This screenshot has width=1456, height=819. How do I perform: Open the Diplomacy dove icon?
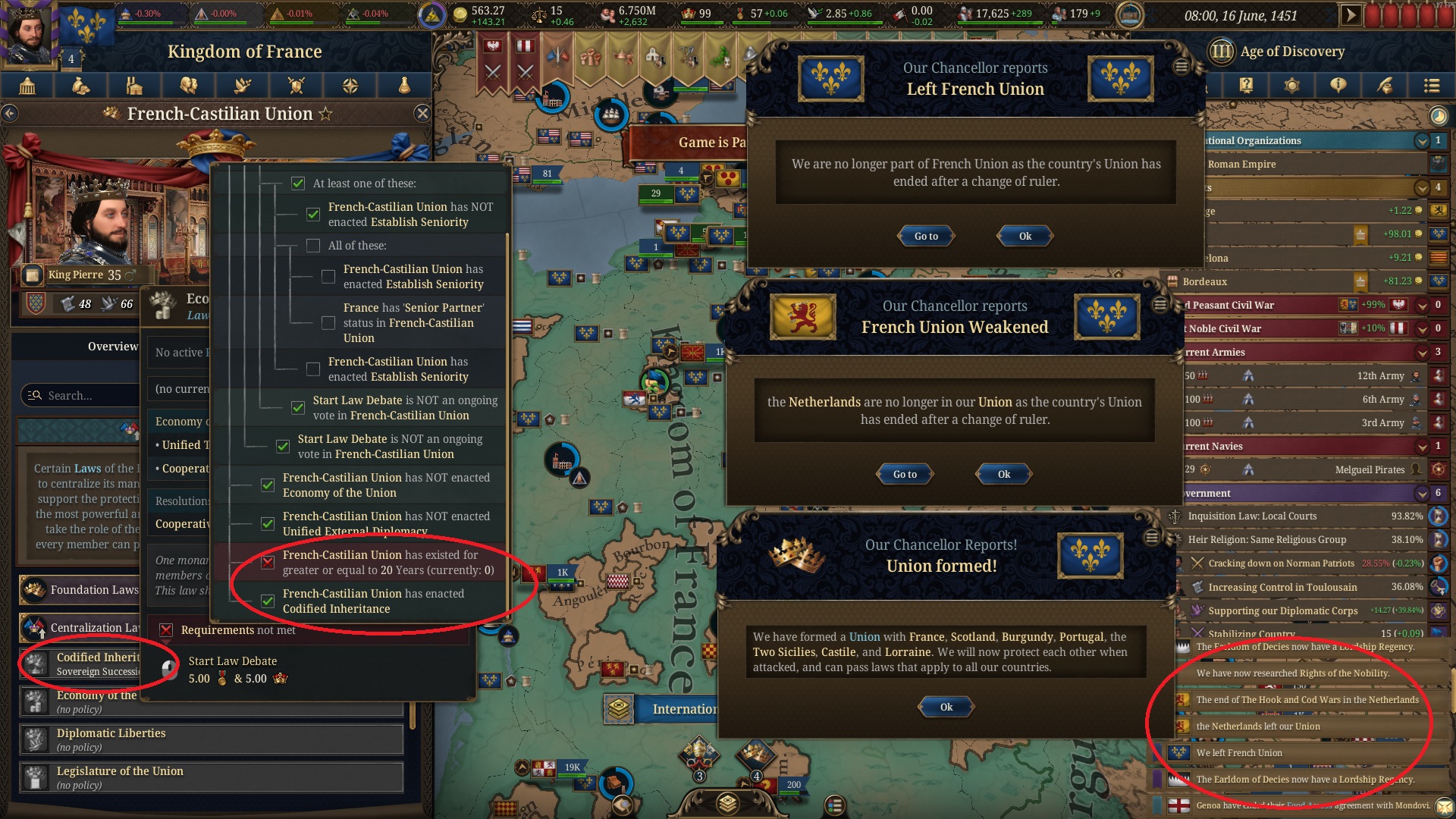click(241, 86)
